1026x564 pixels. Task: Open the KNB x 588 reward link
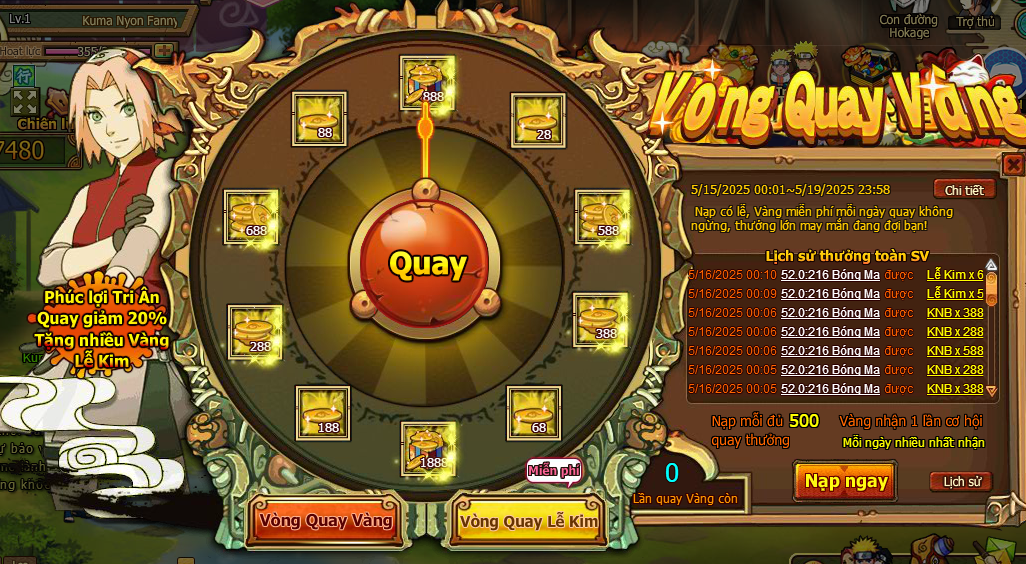[x=955, y=351]
